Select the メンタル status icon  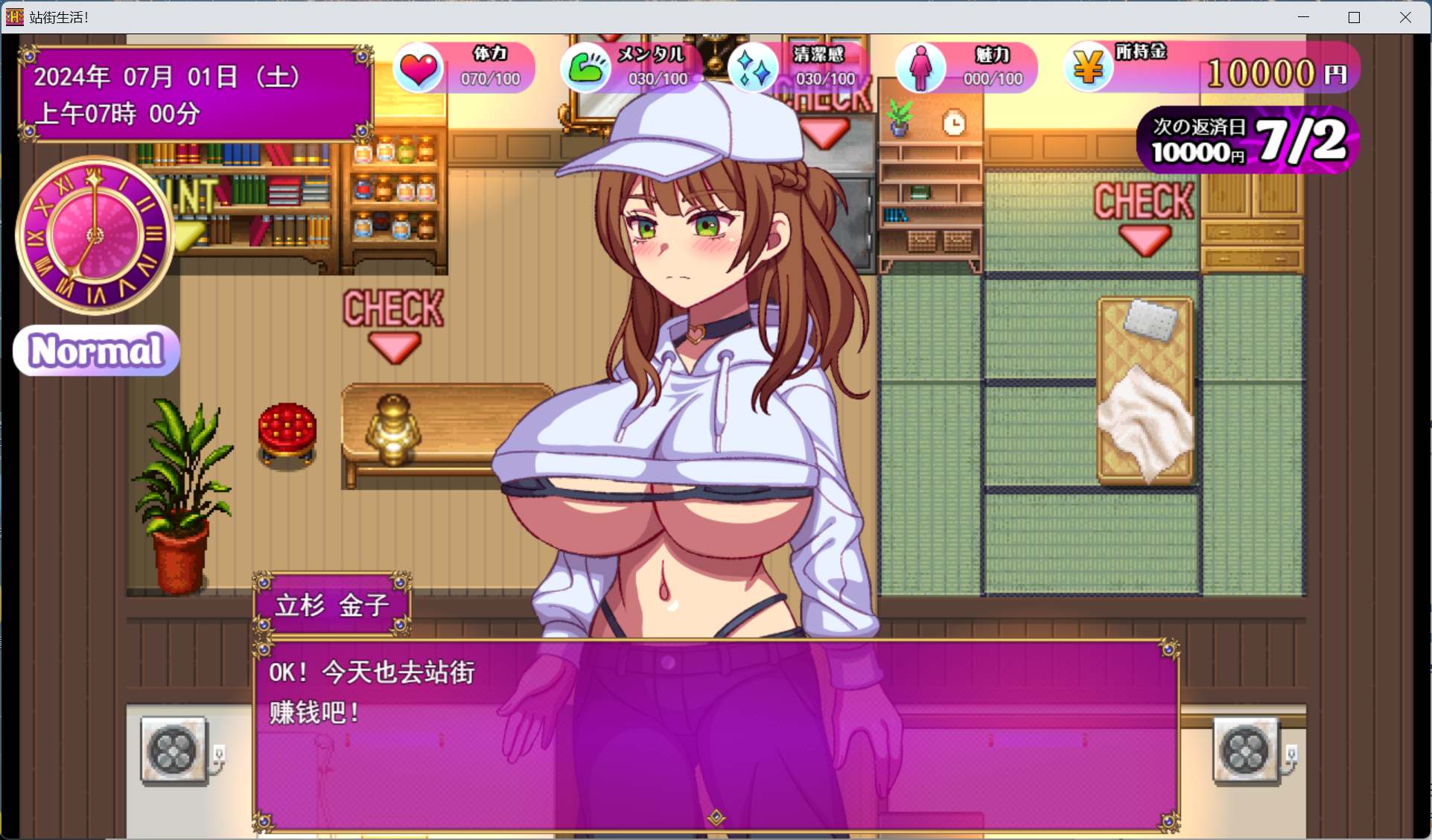click(587, 68)
